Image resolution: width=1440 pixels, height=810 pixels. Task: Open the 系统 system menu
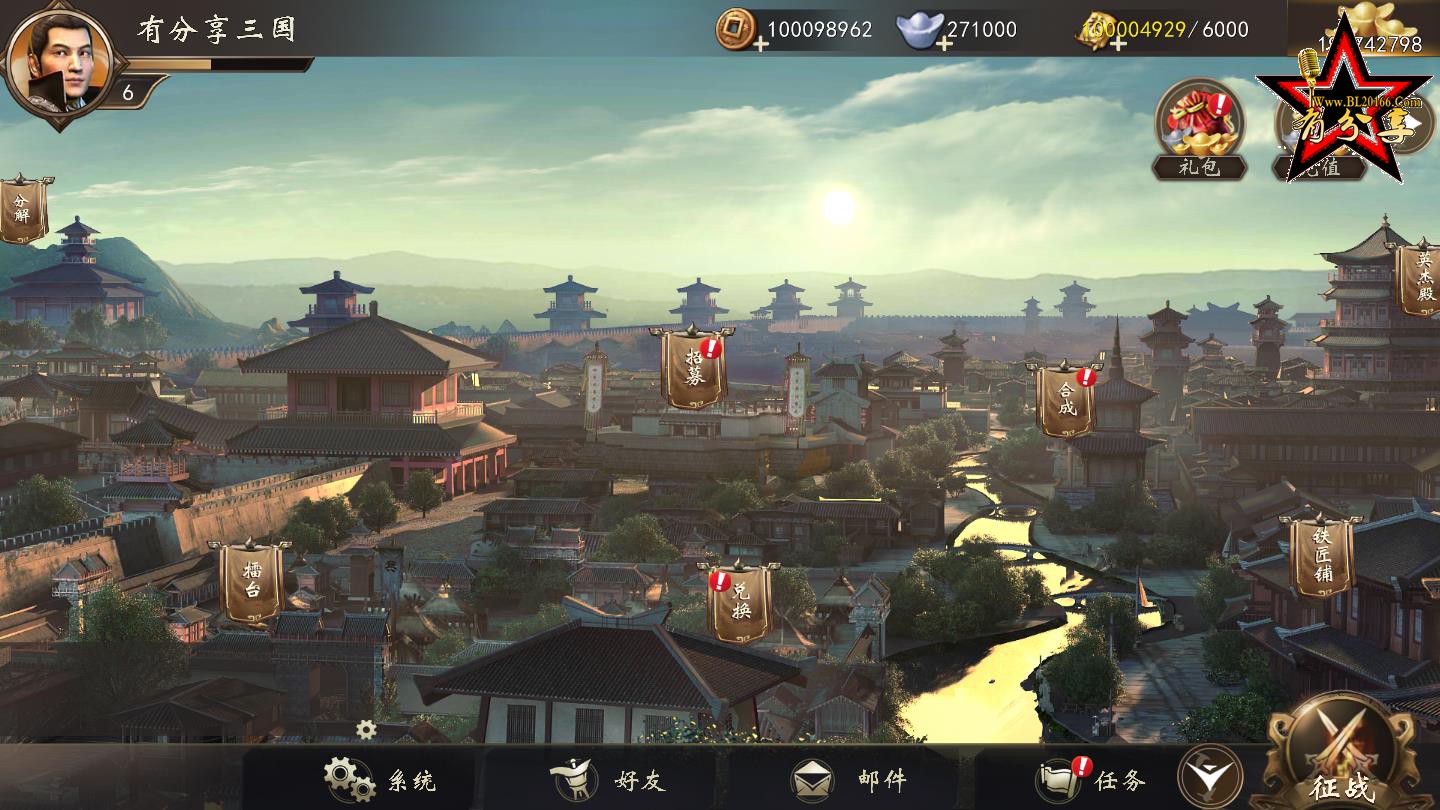tap(380, 780)
